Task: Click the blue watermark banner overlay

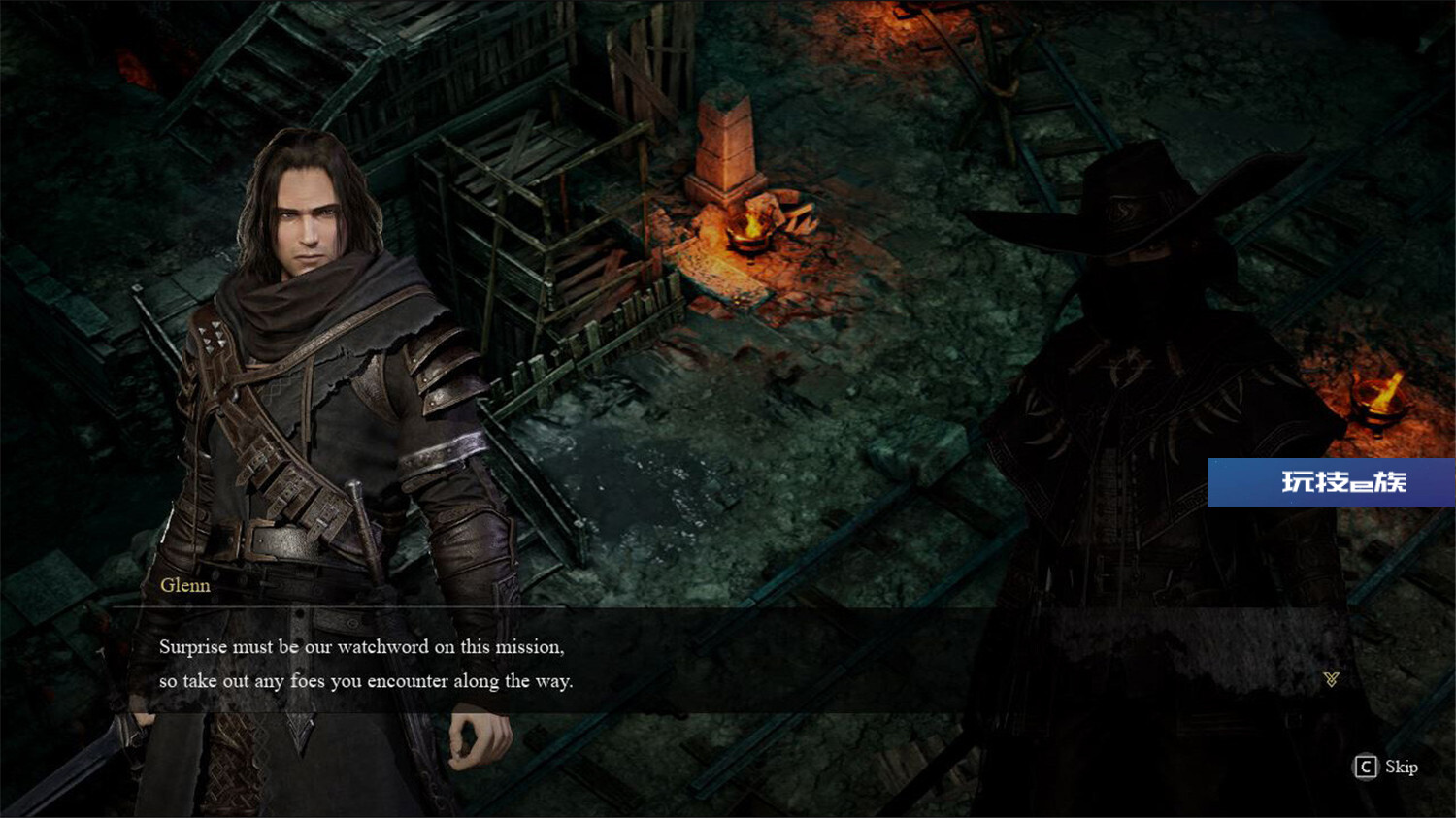Action: (x=1331, y=482)
